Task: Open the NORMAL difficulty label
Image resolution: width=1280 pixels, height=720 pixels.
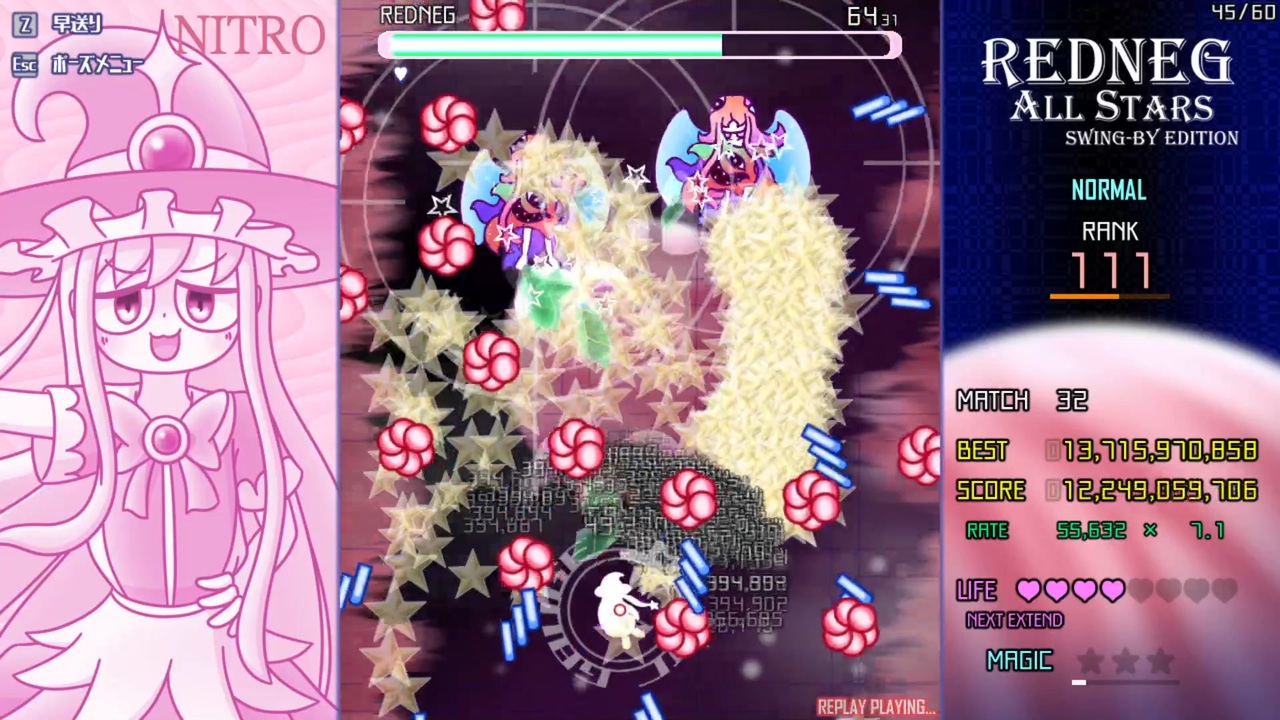Action: (1108, 190)
